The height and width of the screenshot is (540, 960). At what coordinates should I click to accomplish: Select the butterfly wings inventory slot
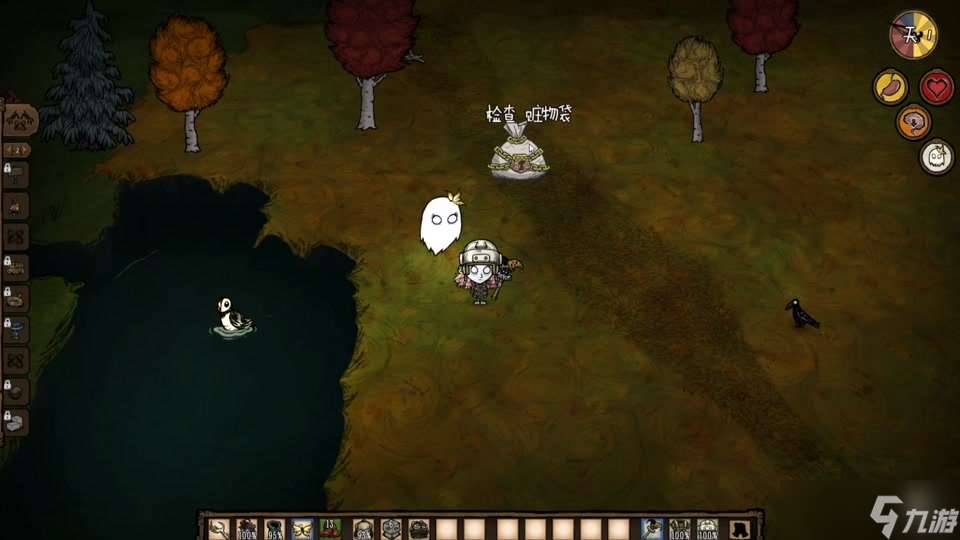tap(302, 529)
